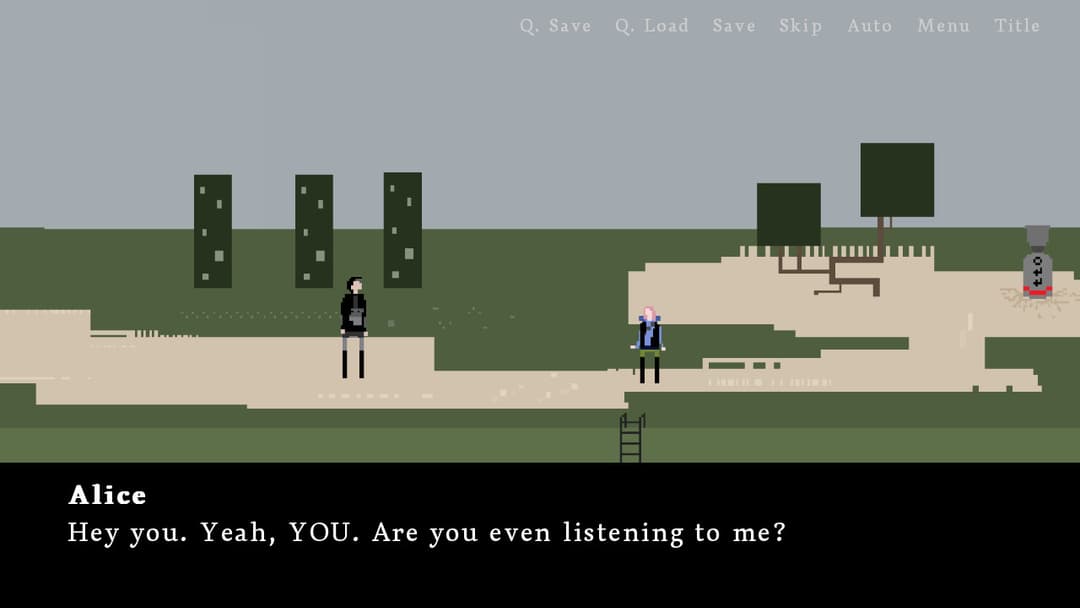Quick load with Q. Load
Screen dimensions: 1080x608
(651, 26)
